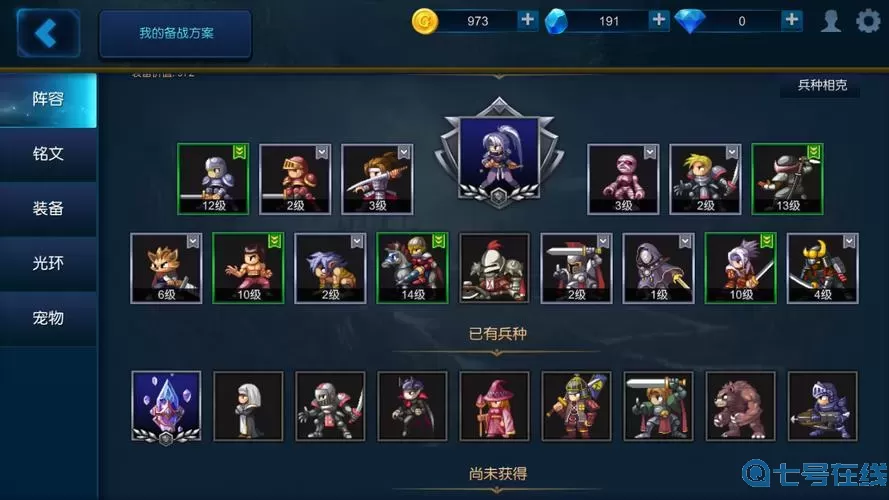889x500 pixels.
Task: Choose the level 13 dark ninja unit
Action: (787, 178)
